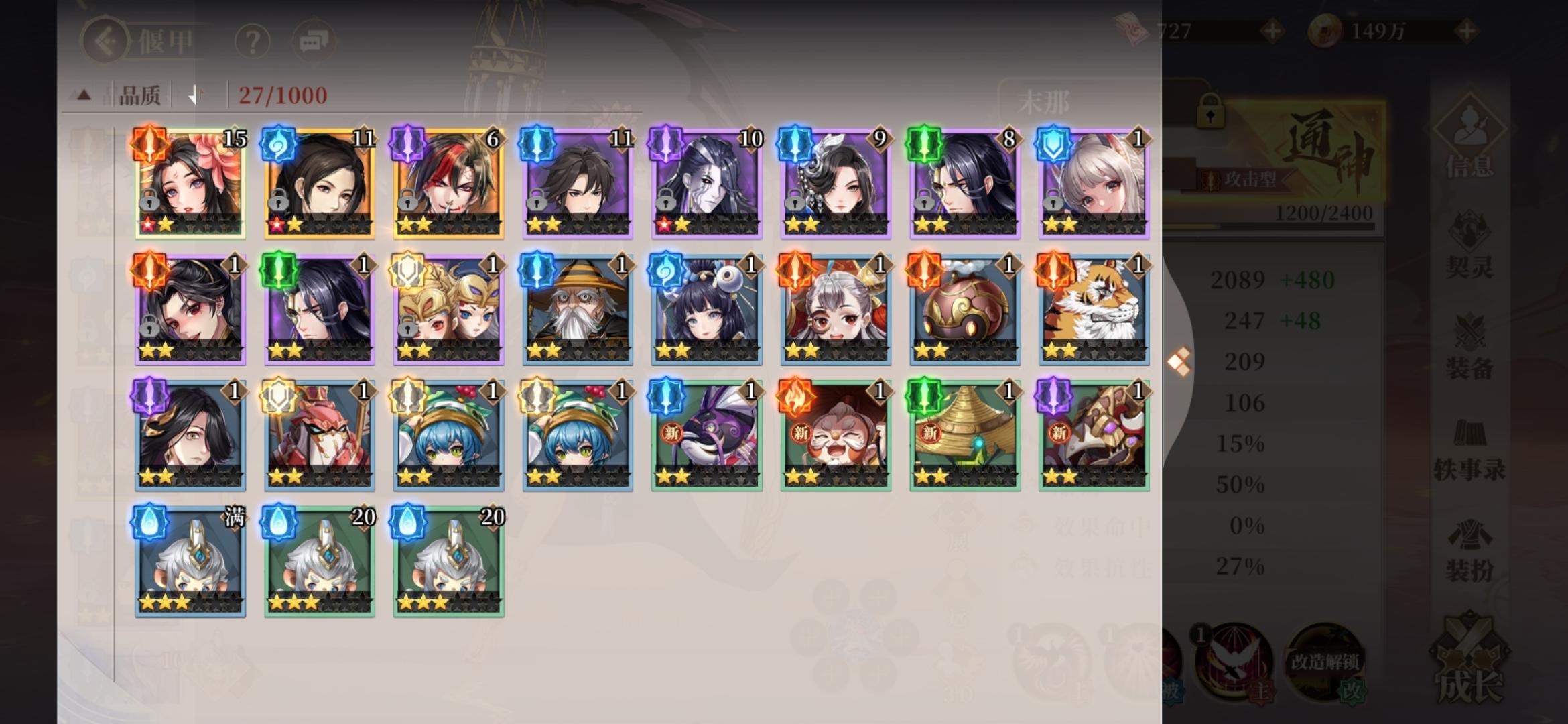Screen dimensions: 1568x724
Task: Toggle the descending sort order arrow
Action: (x=195, y=93)
